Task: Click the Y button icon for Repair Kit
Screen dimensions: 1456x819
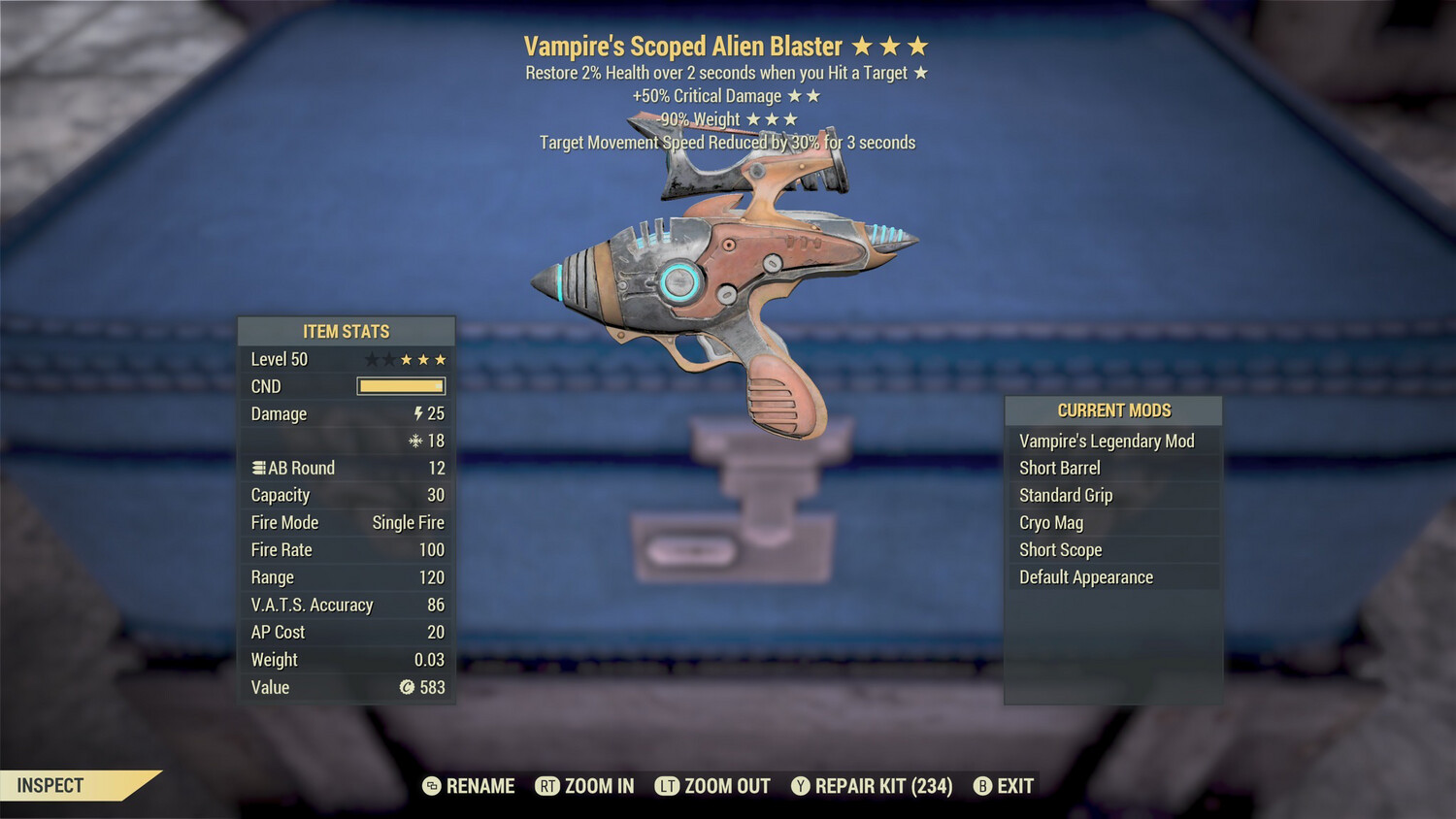Action: (x=802, y=786)
